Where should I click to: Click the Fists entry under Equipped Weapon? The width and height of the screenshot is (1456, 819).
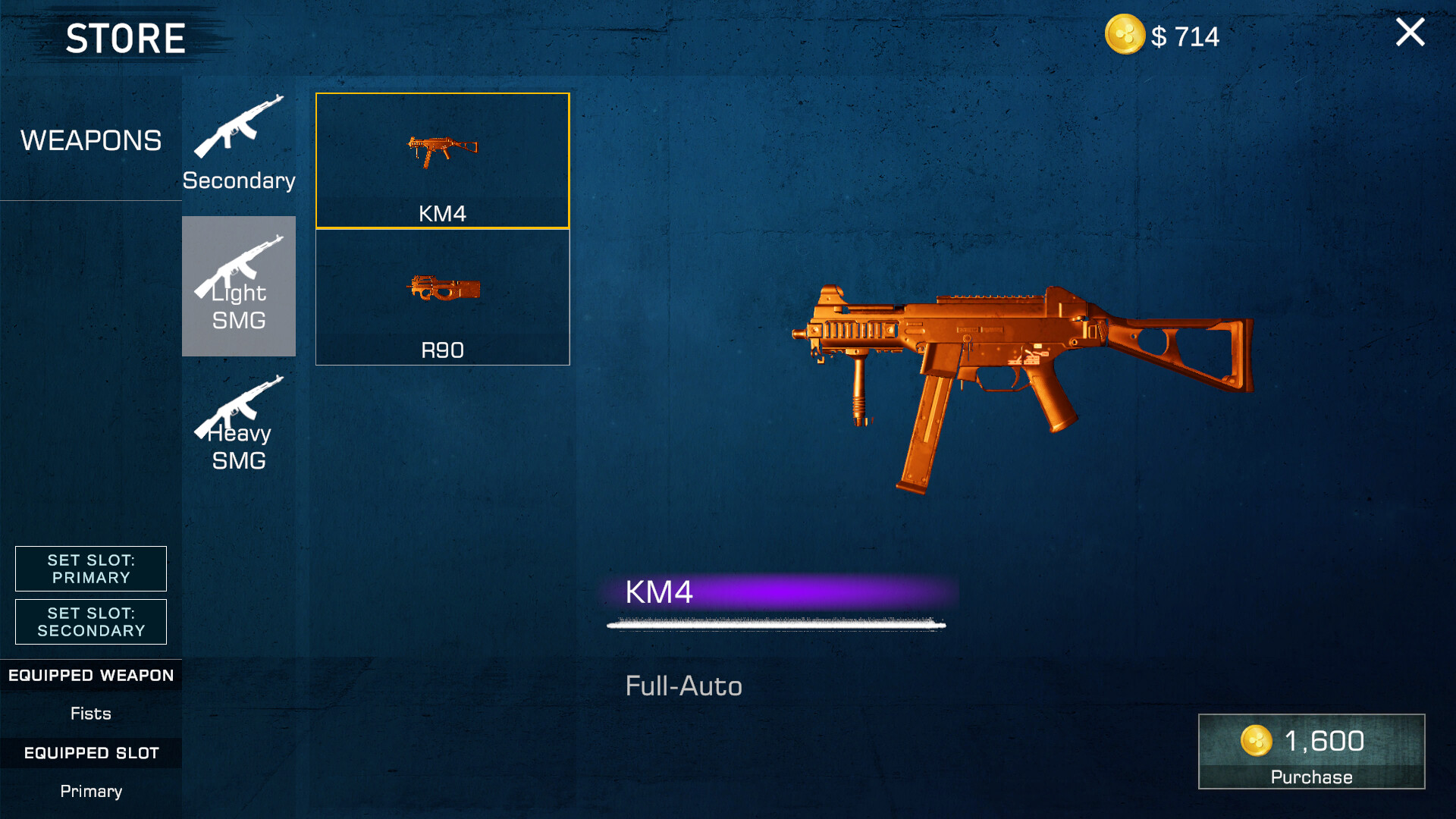click(x=90, y=713)
